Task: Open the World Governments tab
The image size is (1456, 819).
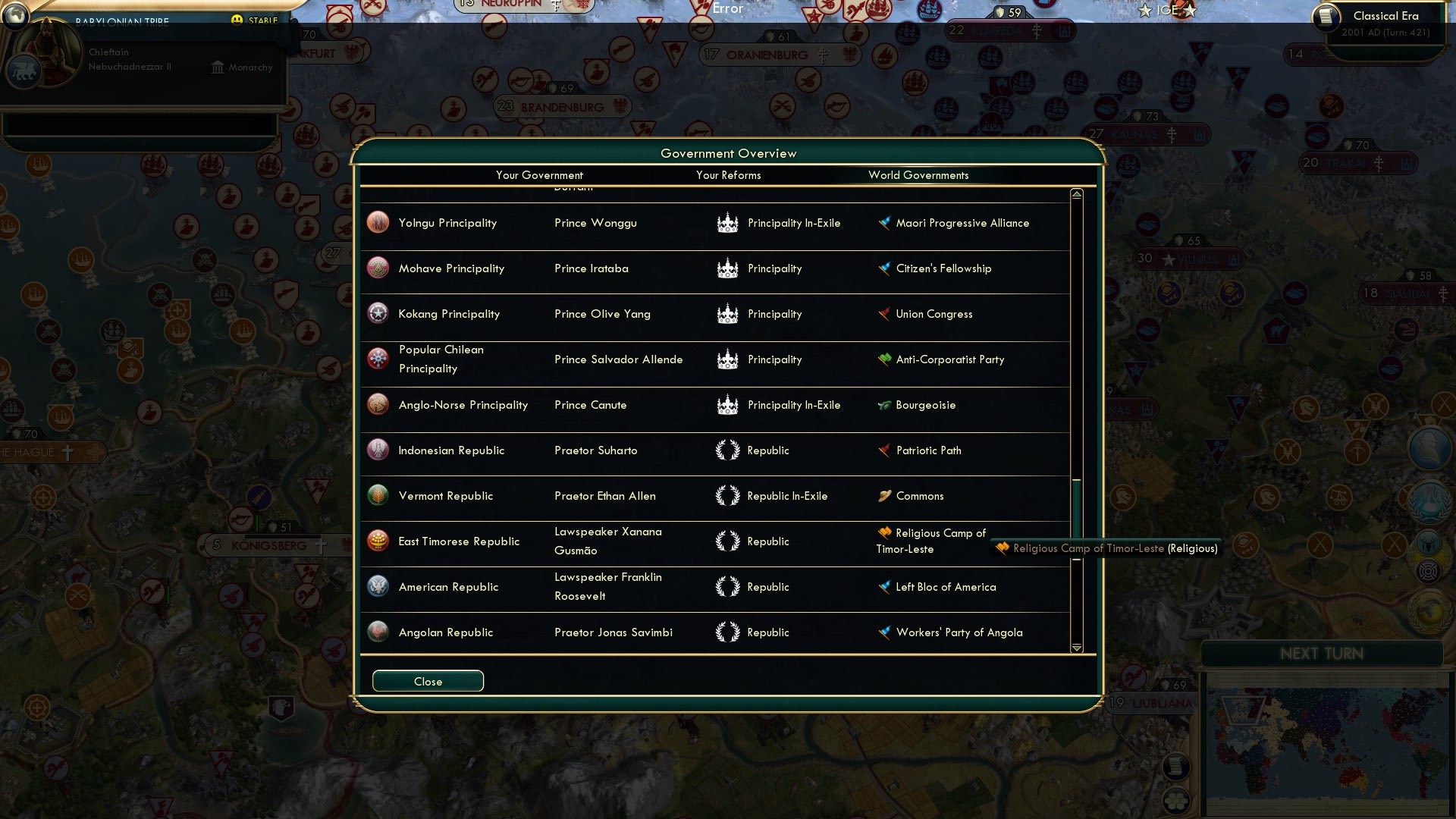Action: [918, 175]
